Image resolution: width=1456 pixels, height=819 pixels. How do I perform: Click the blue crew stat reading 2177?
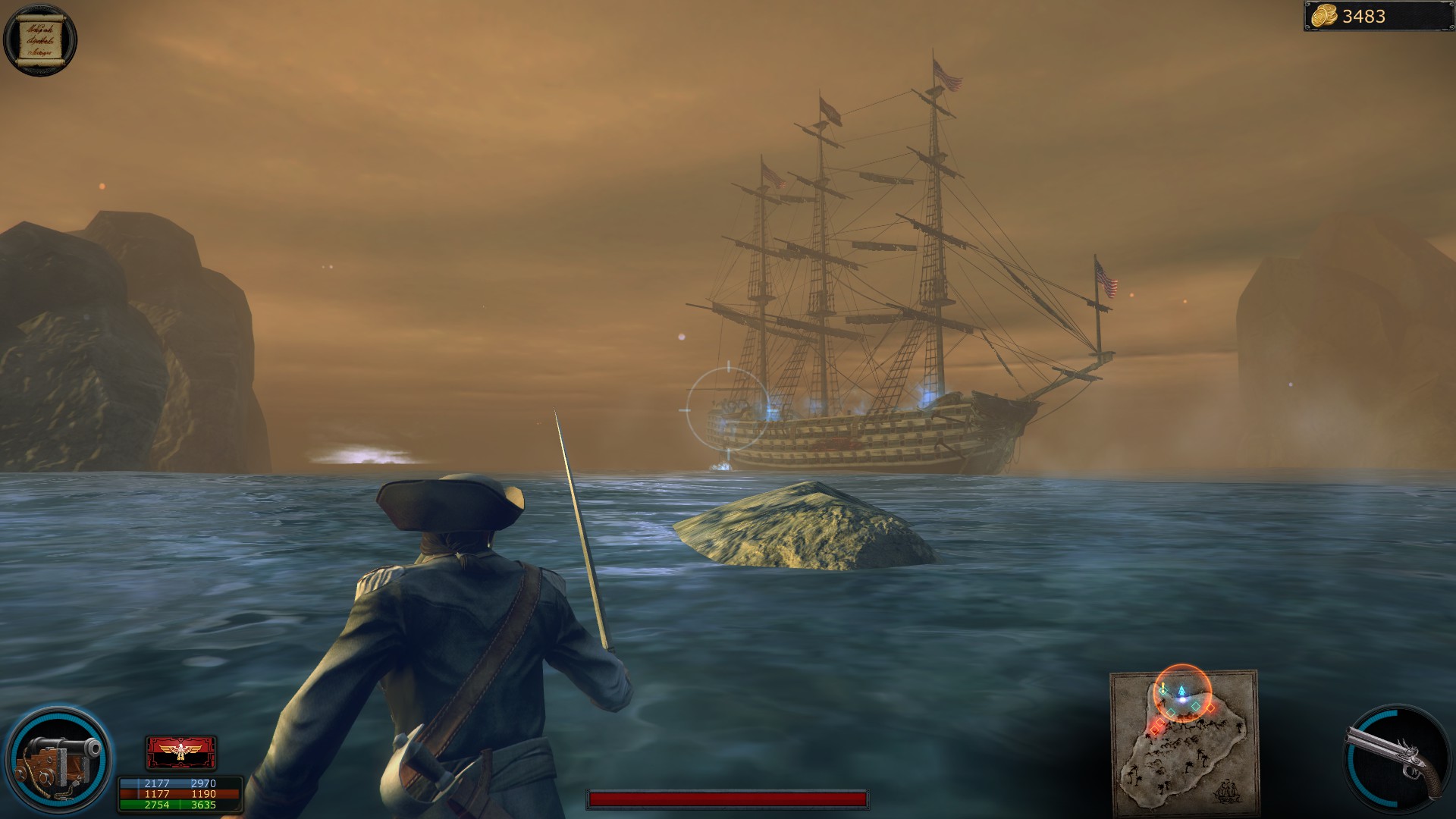coord(157,782)
